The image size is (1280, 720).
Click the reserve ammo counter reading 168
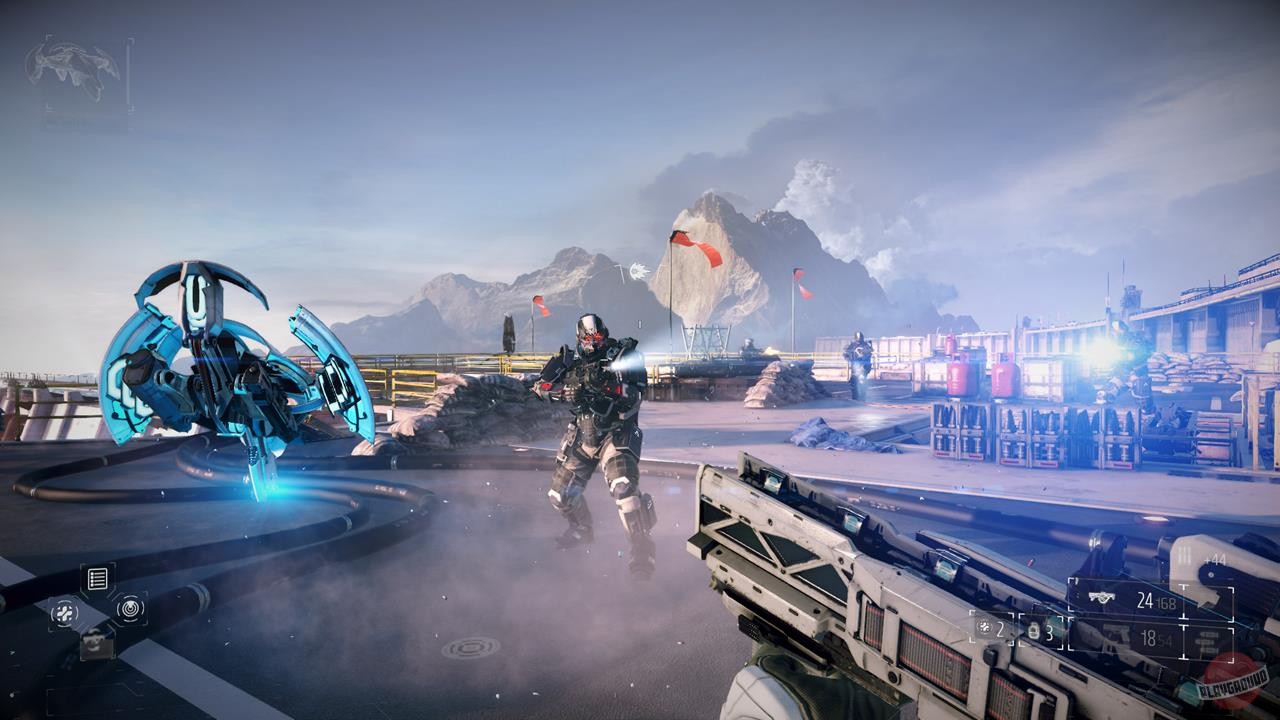pos(1166,602)
